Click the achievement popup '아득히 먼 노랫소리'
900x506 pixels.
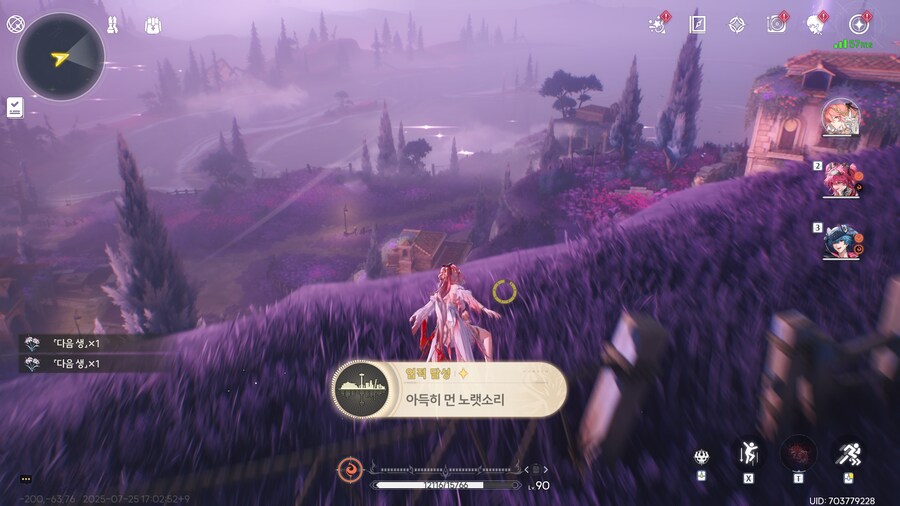tap(449, 389)
